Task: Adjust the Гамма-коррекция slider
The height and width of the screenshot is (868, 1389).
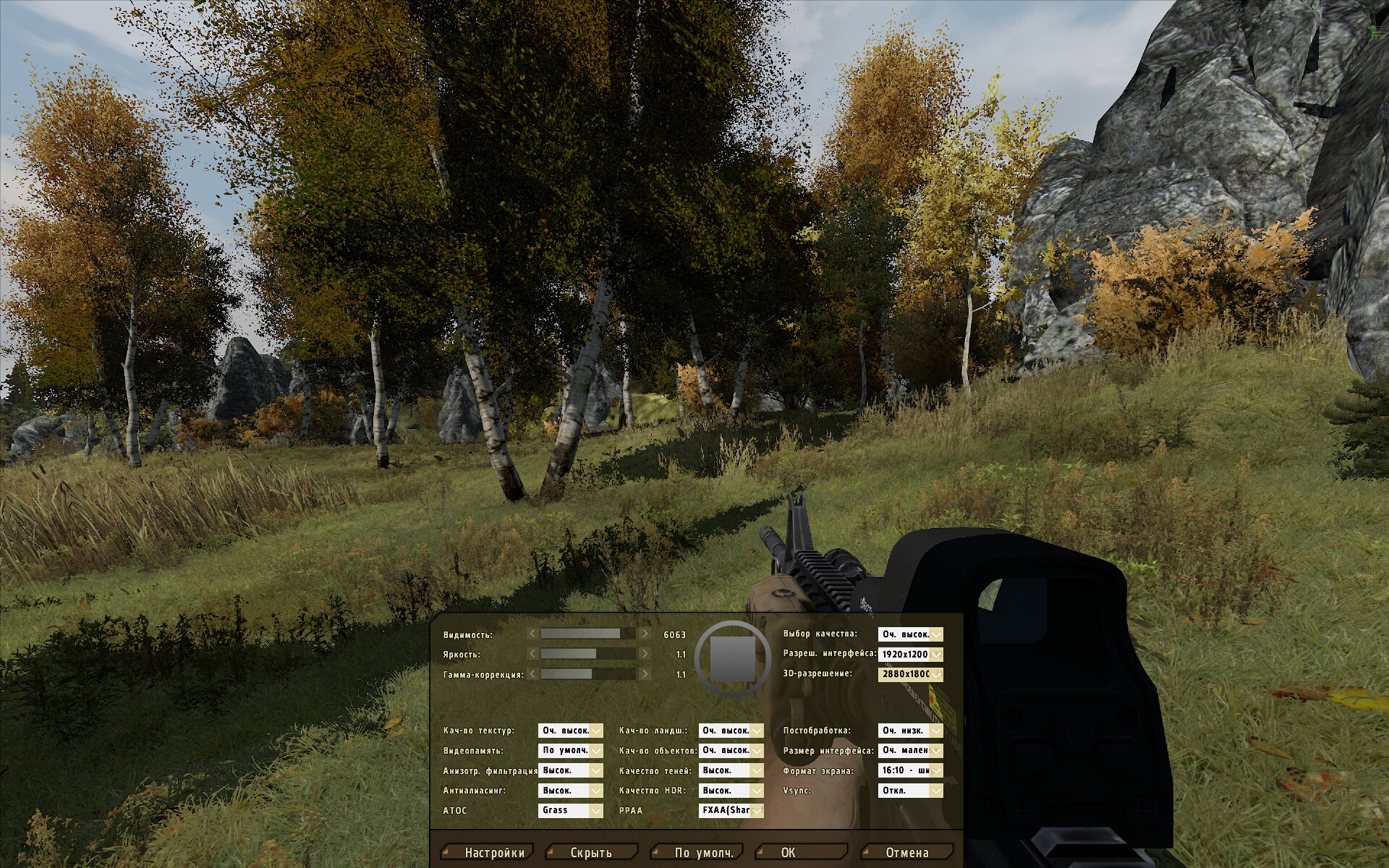Action: coord(587,674)
